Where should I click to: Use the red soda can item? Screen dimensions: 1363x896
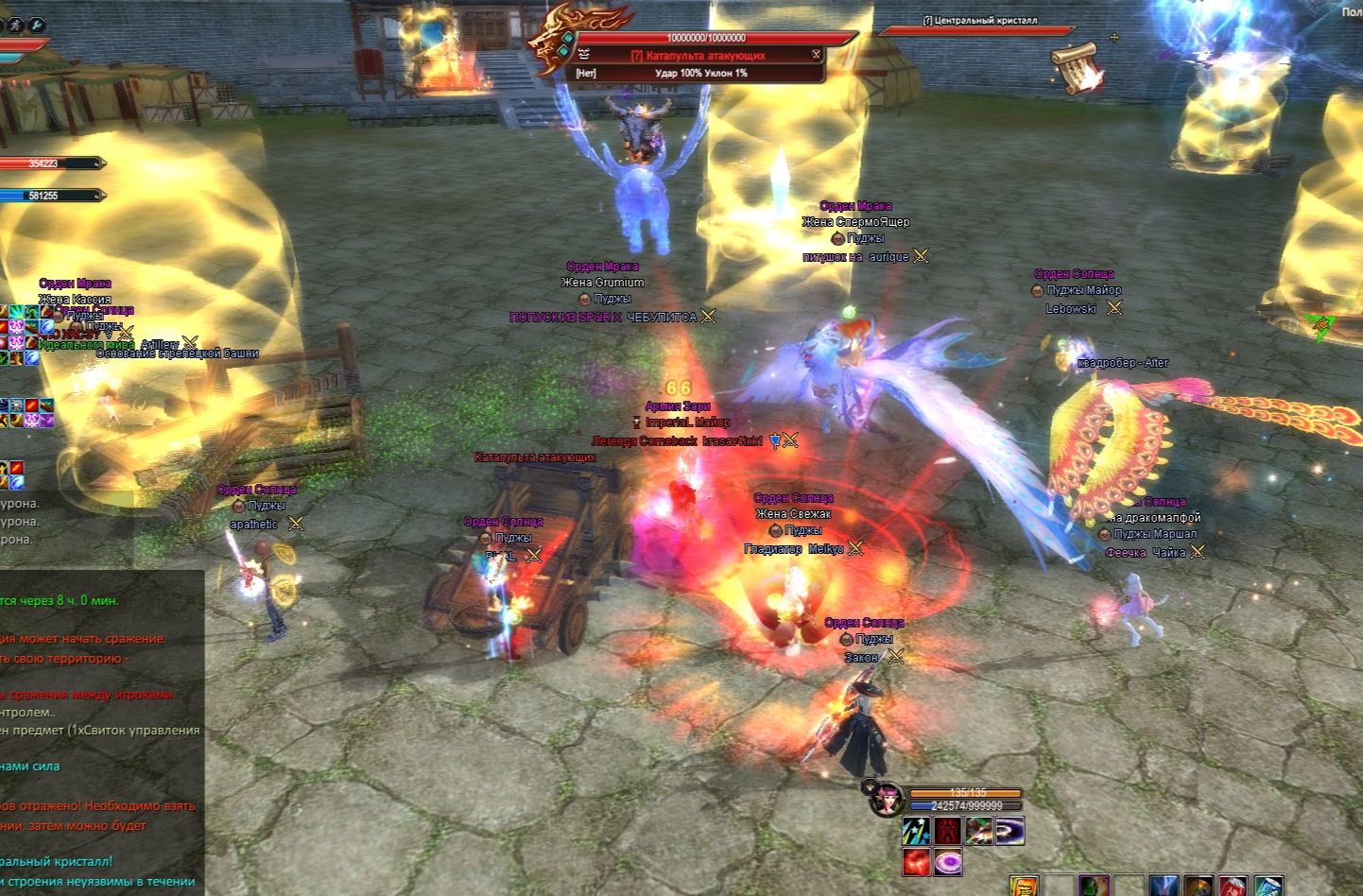click(1233, 887)
